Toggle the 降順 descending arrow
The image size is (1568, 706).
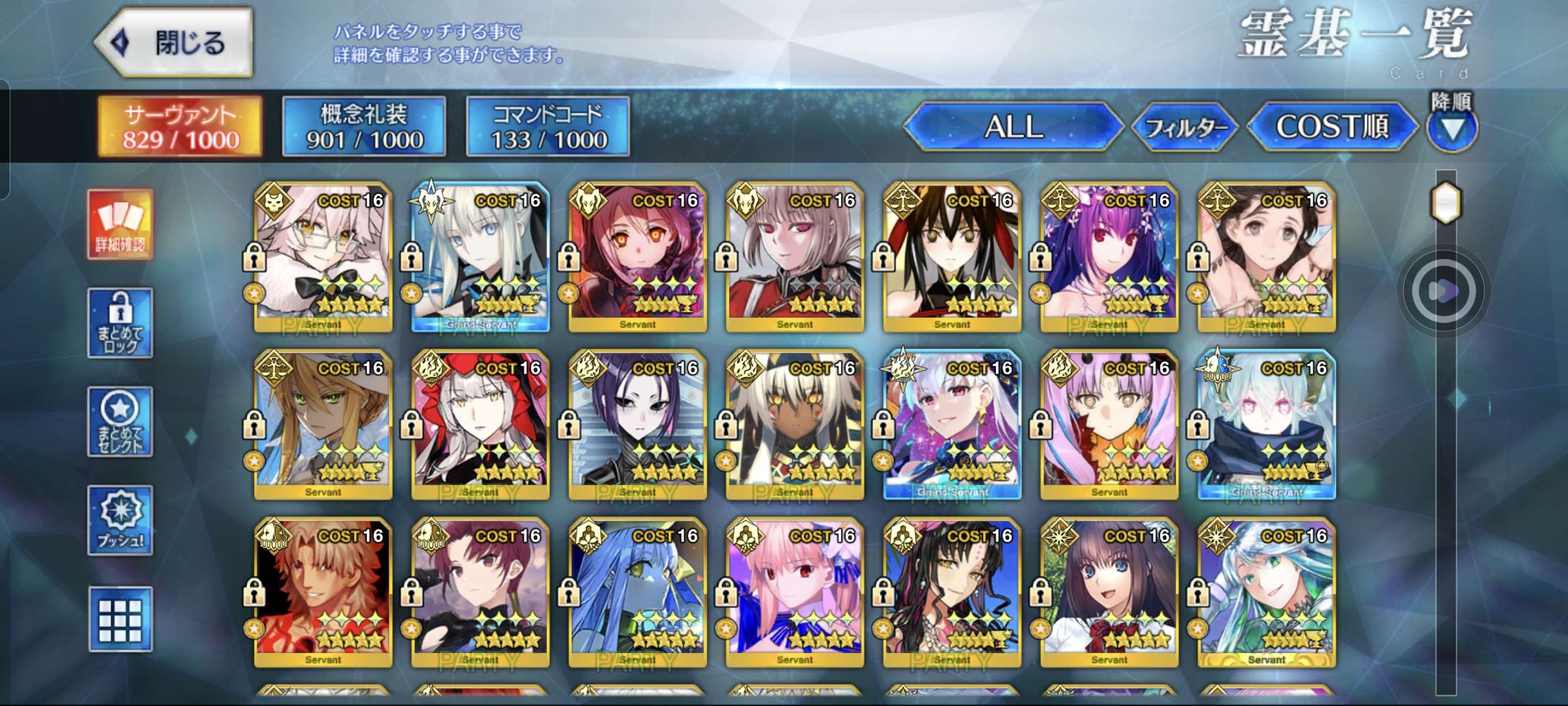1451,128
